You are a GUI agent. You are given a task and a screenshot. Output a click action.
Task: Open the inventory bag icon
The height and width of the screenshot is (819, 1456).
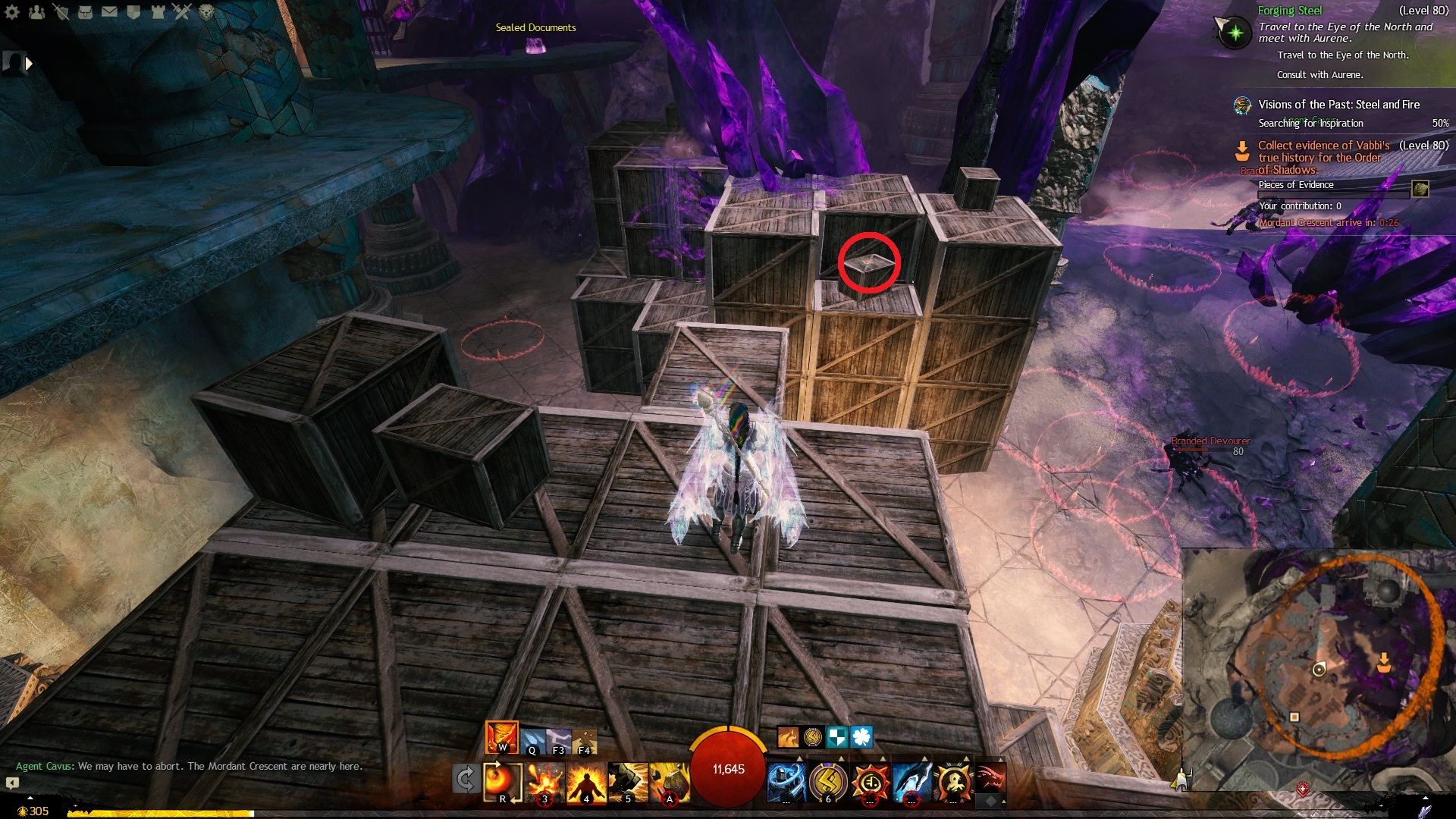coord(85,11)
